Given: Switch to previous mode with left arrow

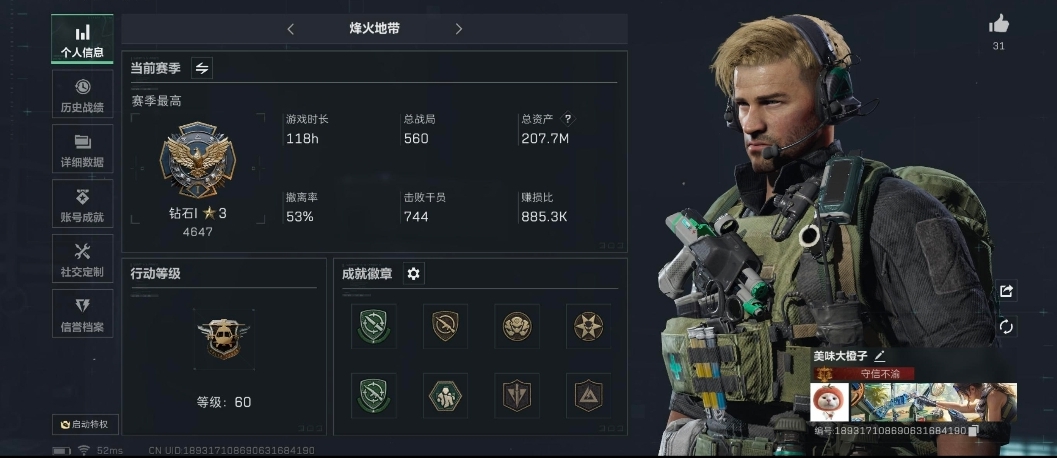Looking at the screenshot, I should point(291,29).
